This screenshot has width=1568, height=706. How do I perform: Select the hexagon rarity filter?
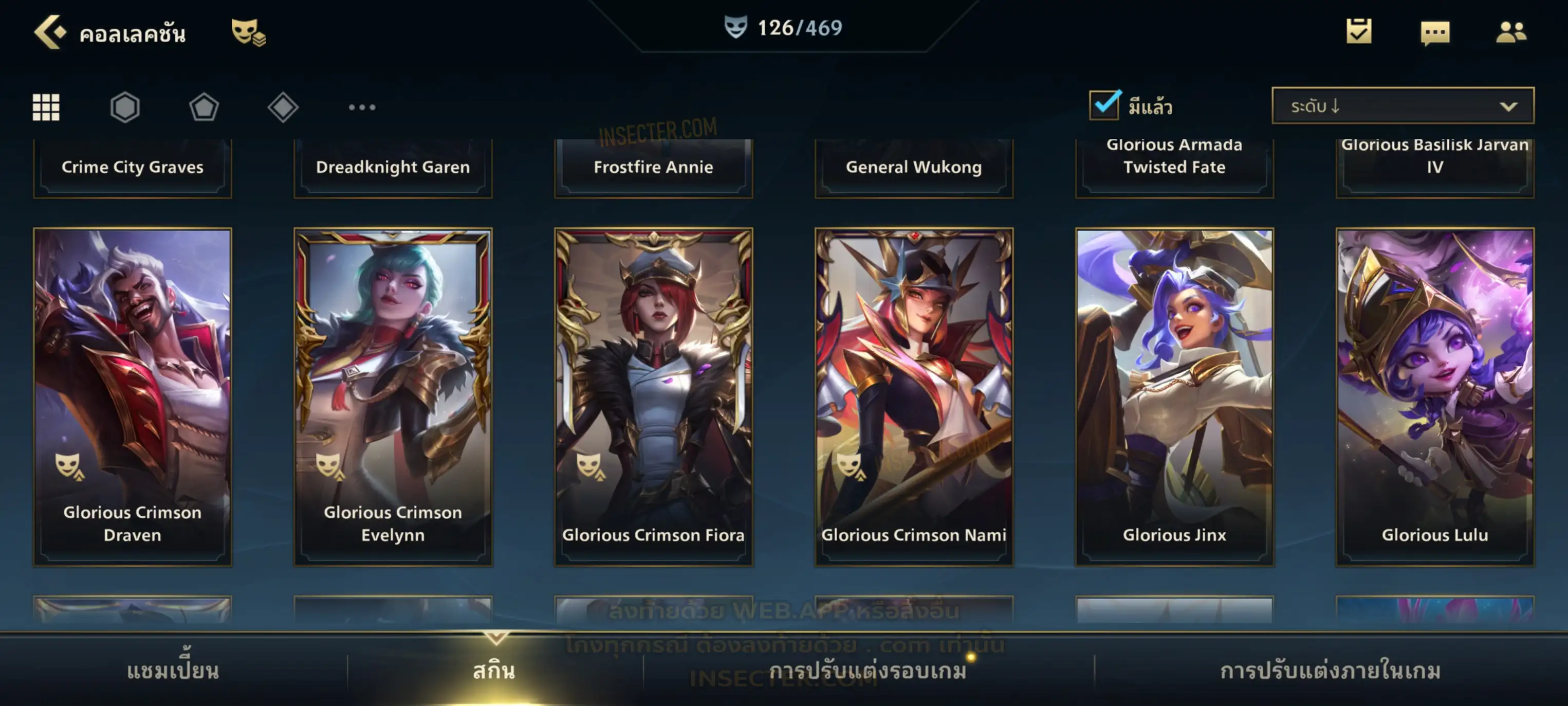point(125,108)
